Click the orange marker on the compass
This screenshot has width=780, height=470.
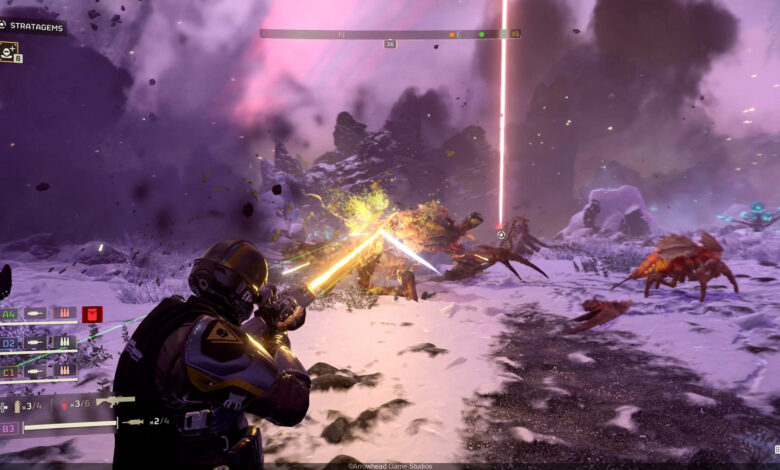tap(451, 34)
